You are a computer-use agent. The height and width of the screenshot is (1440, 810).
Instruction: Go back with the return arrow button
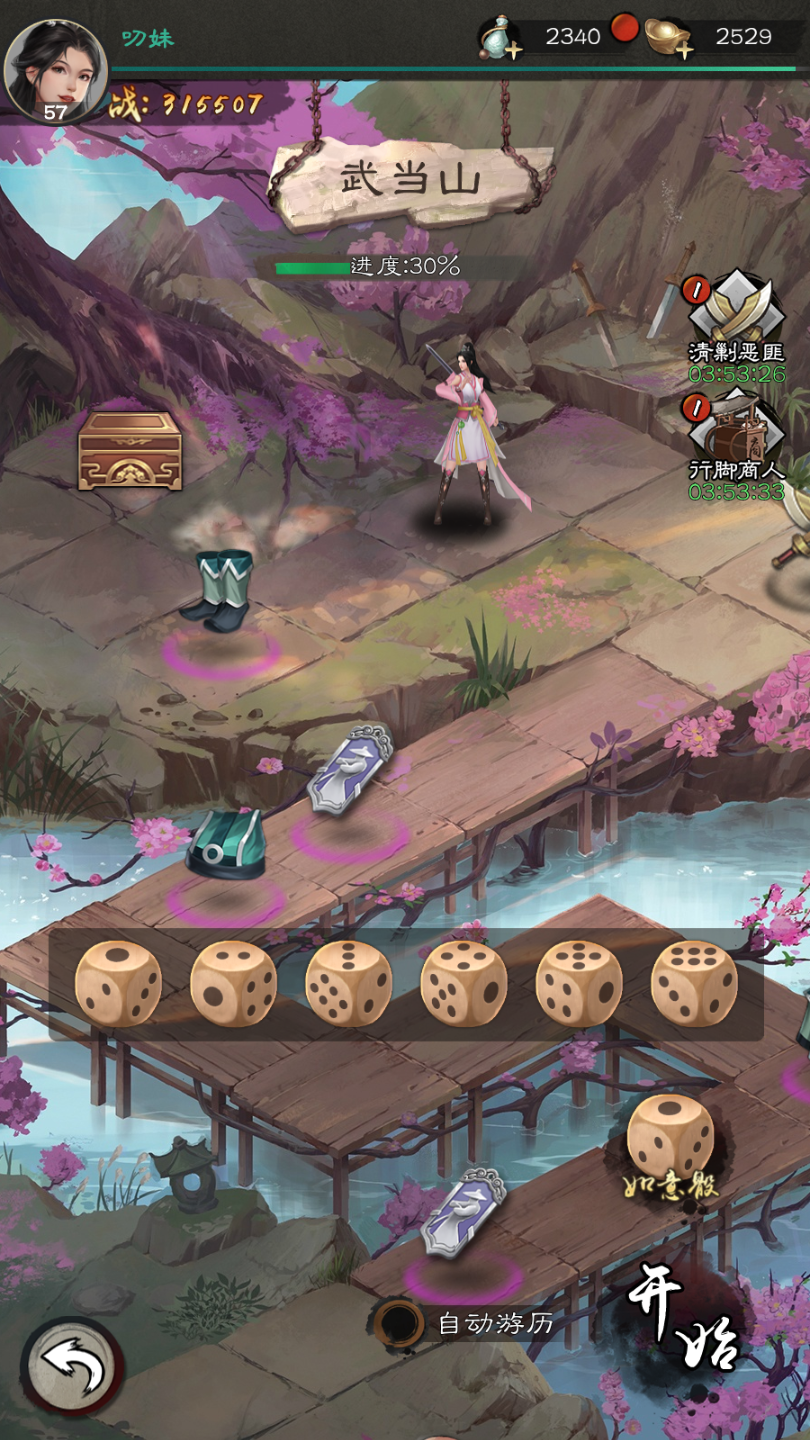pyautogui.click(x=73, y=1367)
